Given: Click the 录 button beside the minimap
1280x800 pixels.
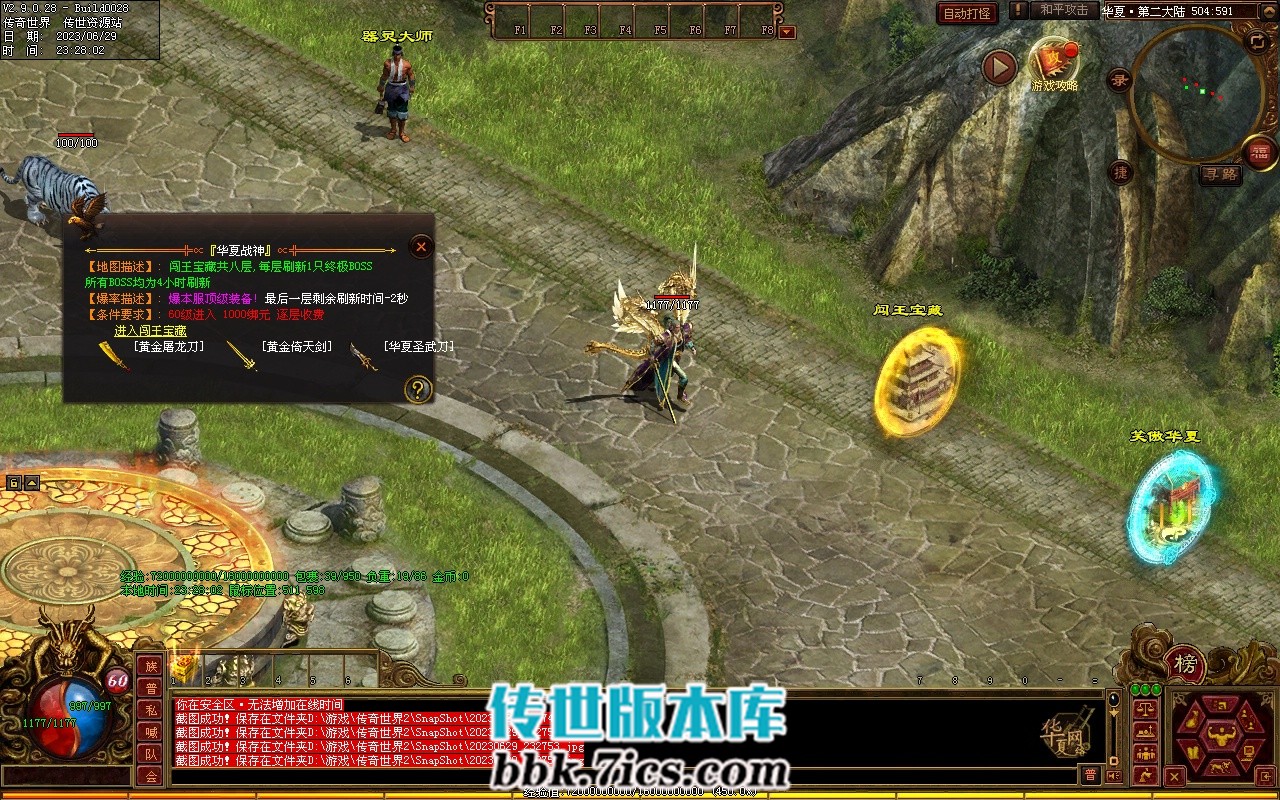Looking at the screenshot, I should 1120,79.
